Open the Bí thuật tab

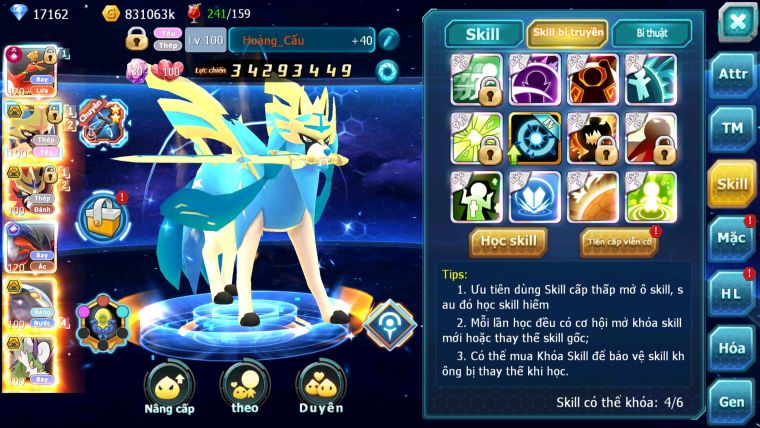pos(649,34)
